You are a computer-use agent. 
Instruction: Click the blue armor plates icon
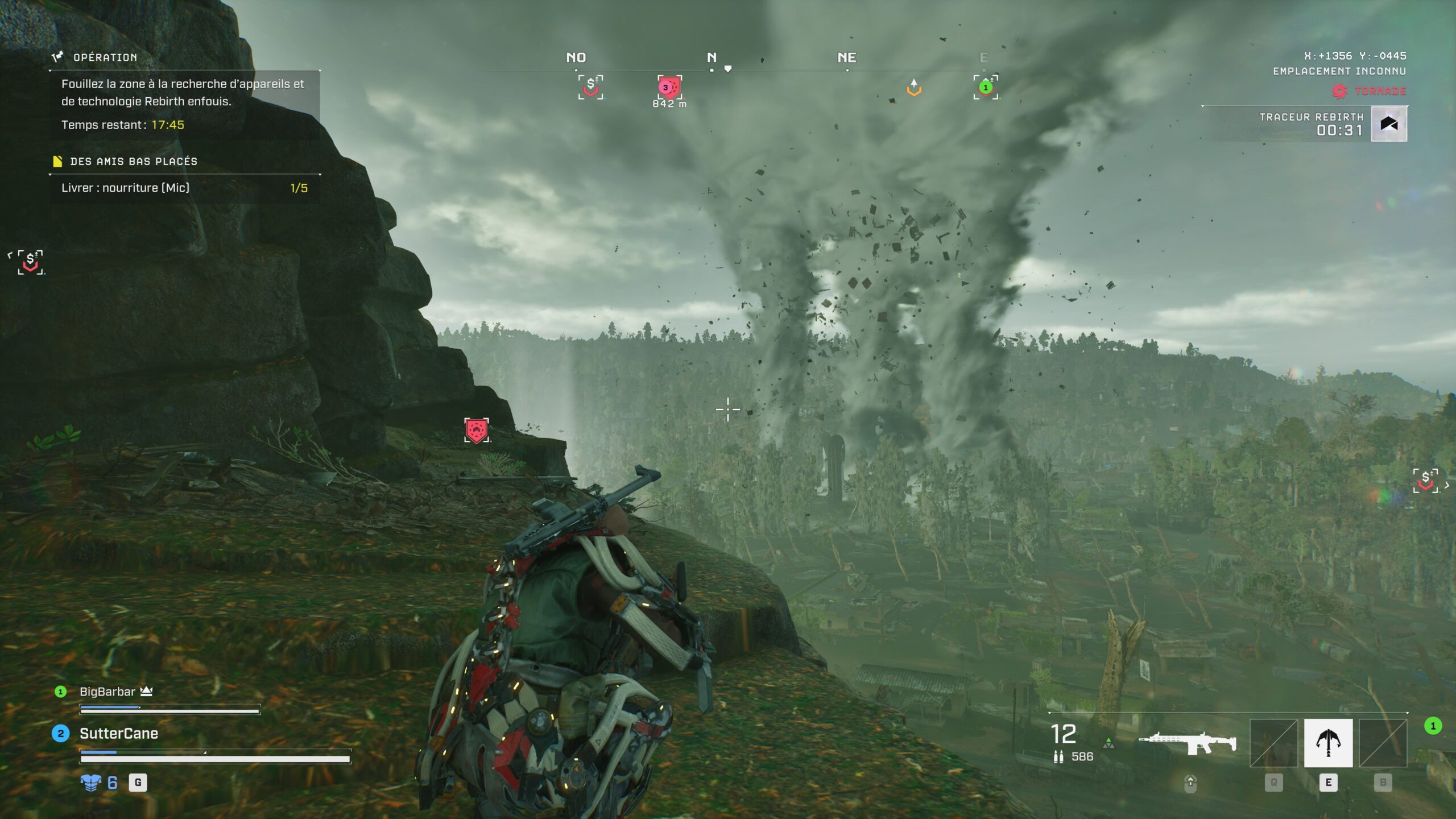(x=91, y=783)
